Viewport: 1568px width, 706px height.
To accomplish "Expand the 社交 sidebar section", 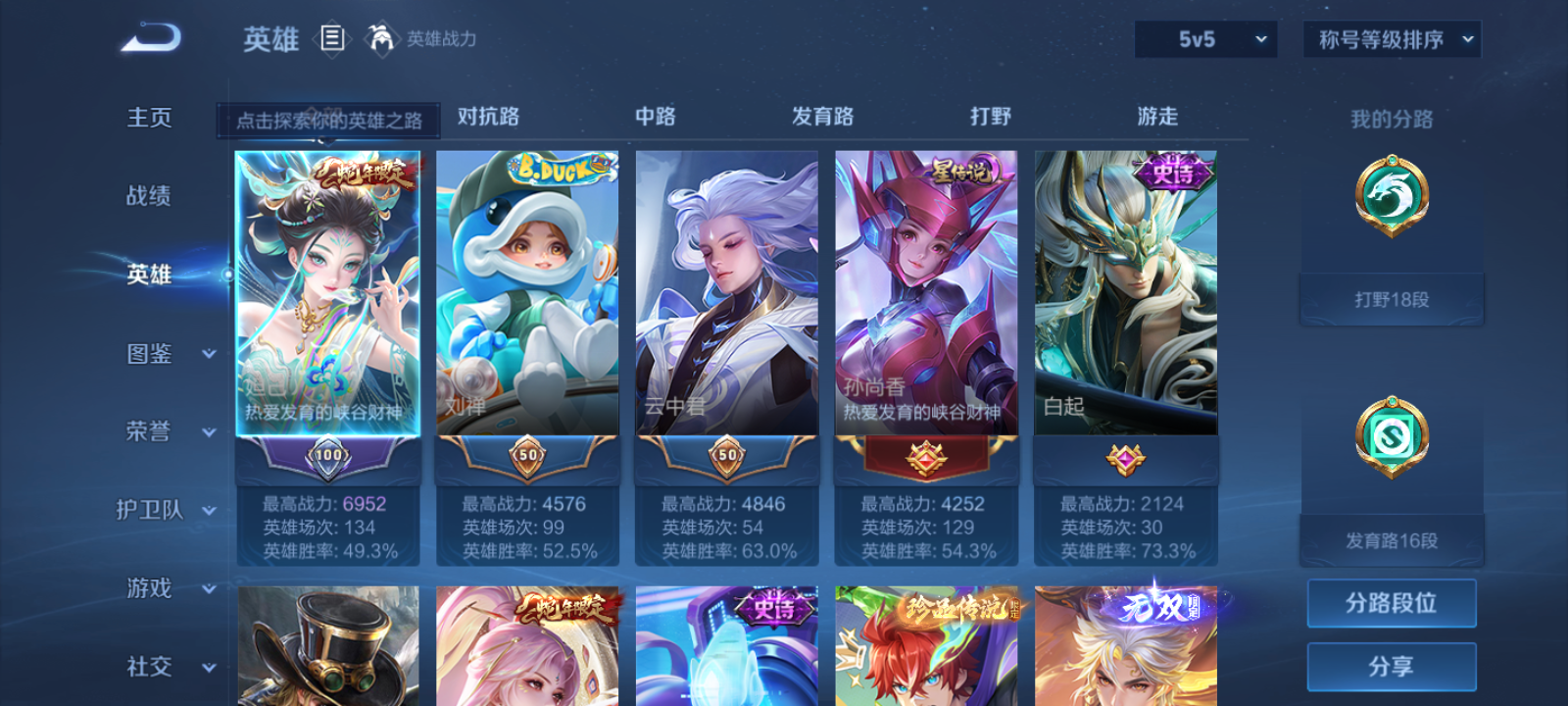I will pyautogui.click(x=163, y=668).
